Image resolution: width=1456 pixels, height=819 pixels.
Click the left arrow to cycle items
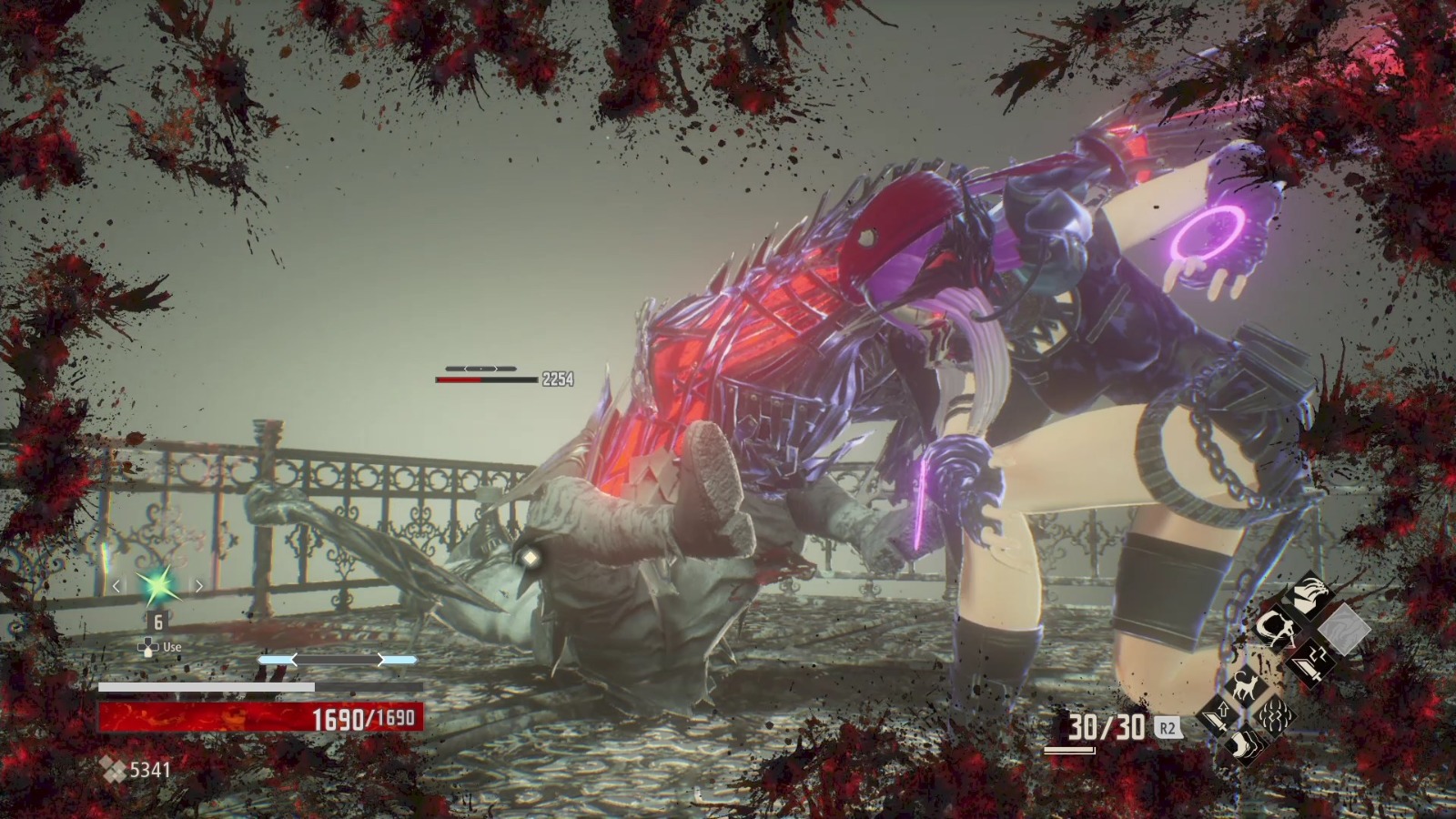(x=116, y=586)
